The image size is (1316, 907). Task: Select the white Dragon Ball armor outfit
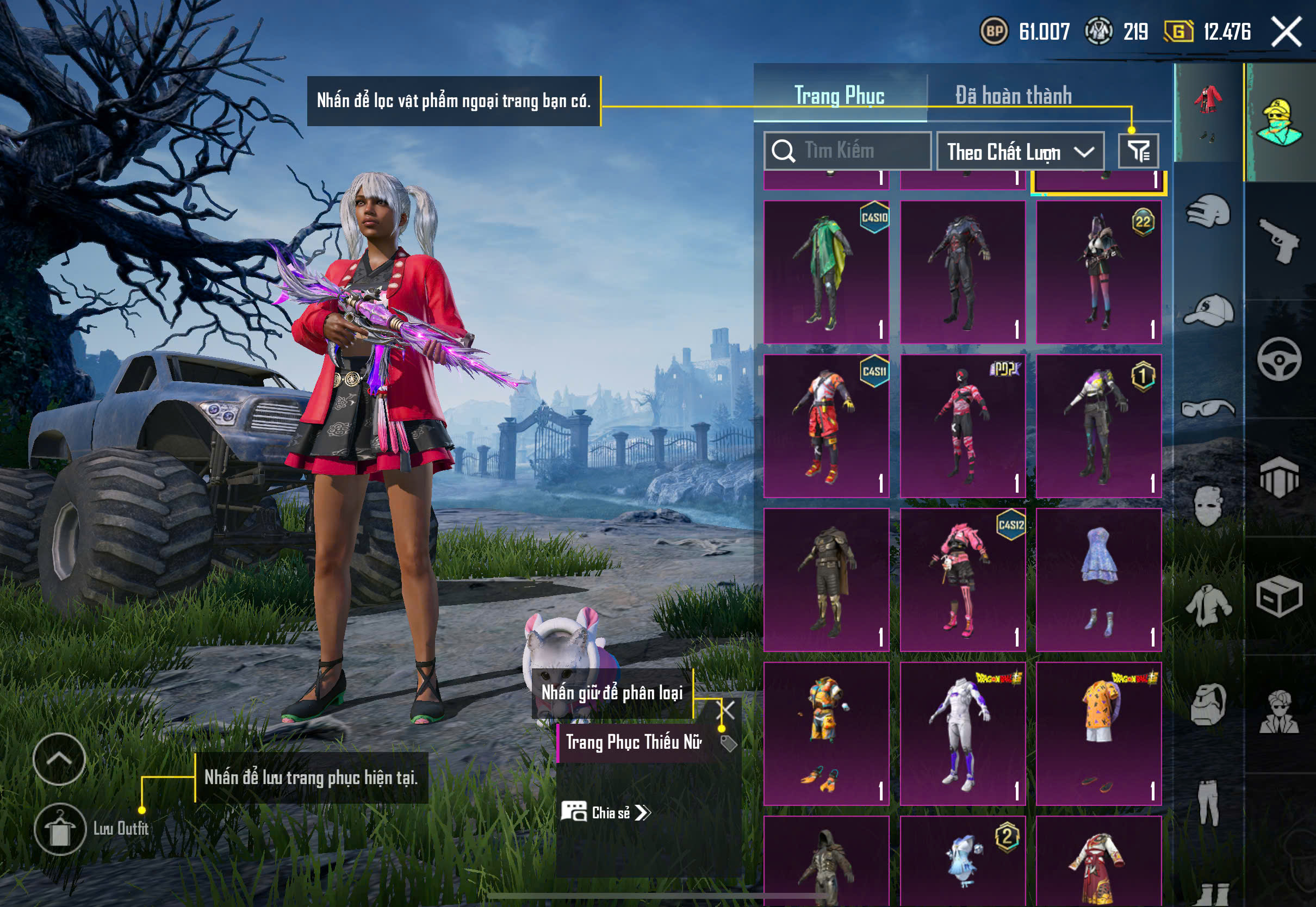click(x=963, y=733)
